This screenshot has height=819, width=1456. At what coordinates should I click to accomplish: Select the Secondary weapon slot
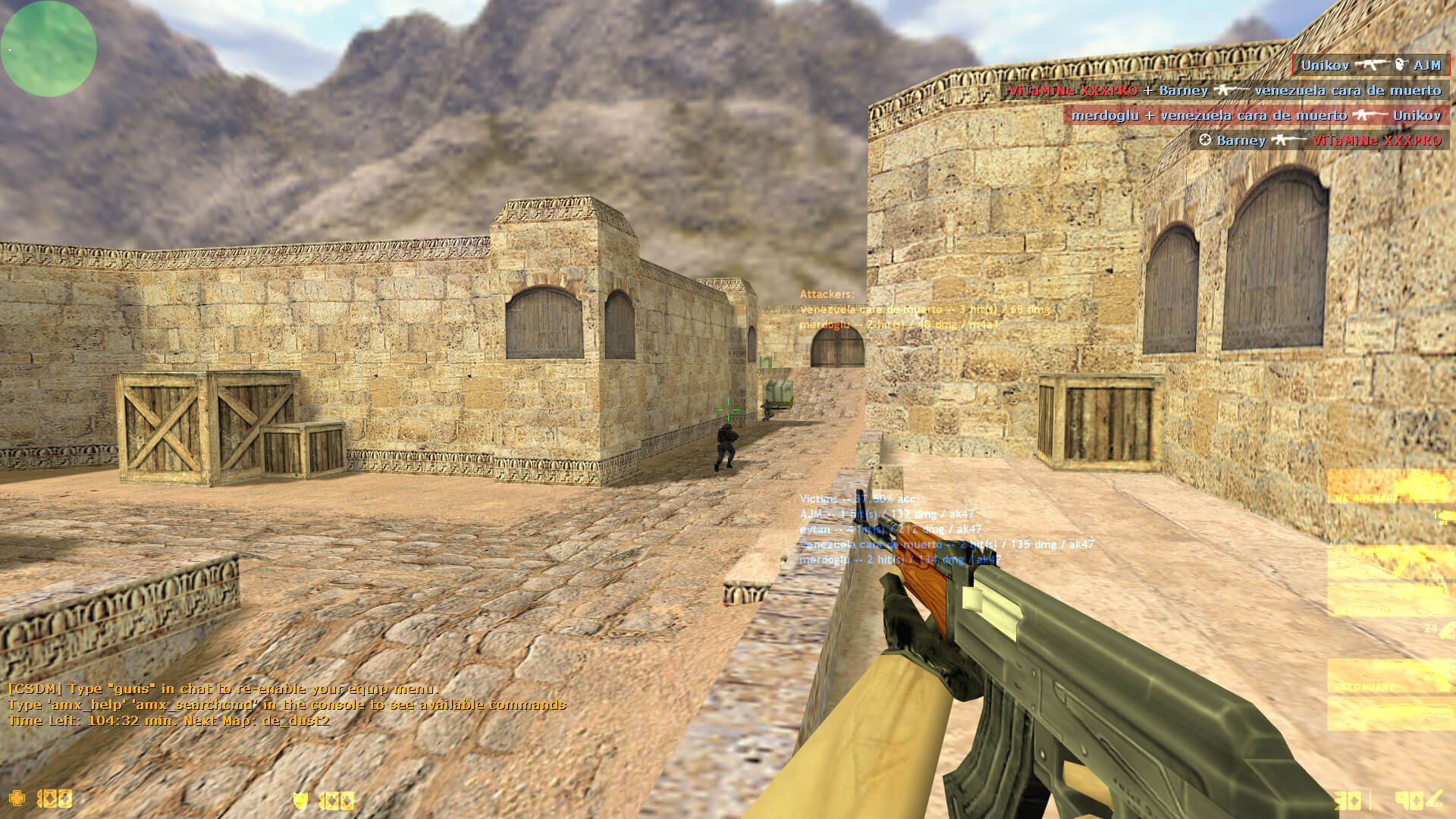1390,676
